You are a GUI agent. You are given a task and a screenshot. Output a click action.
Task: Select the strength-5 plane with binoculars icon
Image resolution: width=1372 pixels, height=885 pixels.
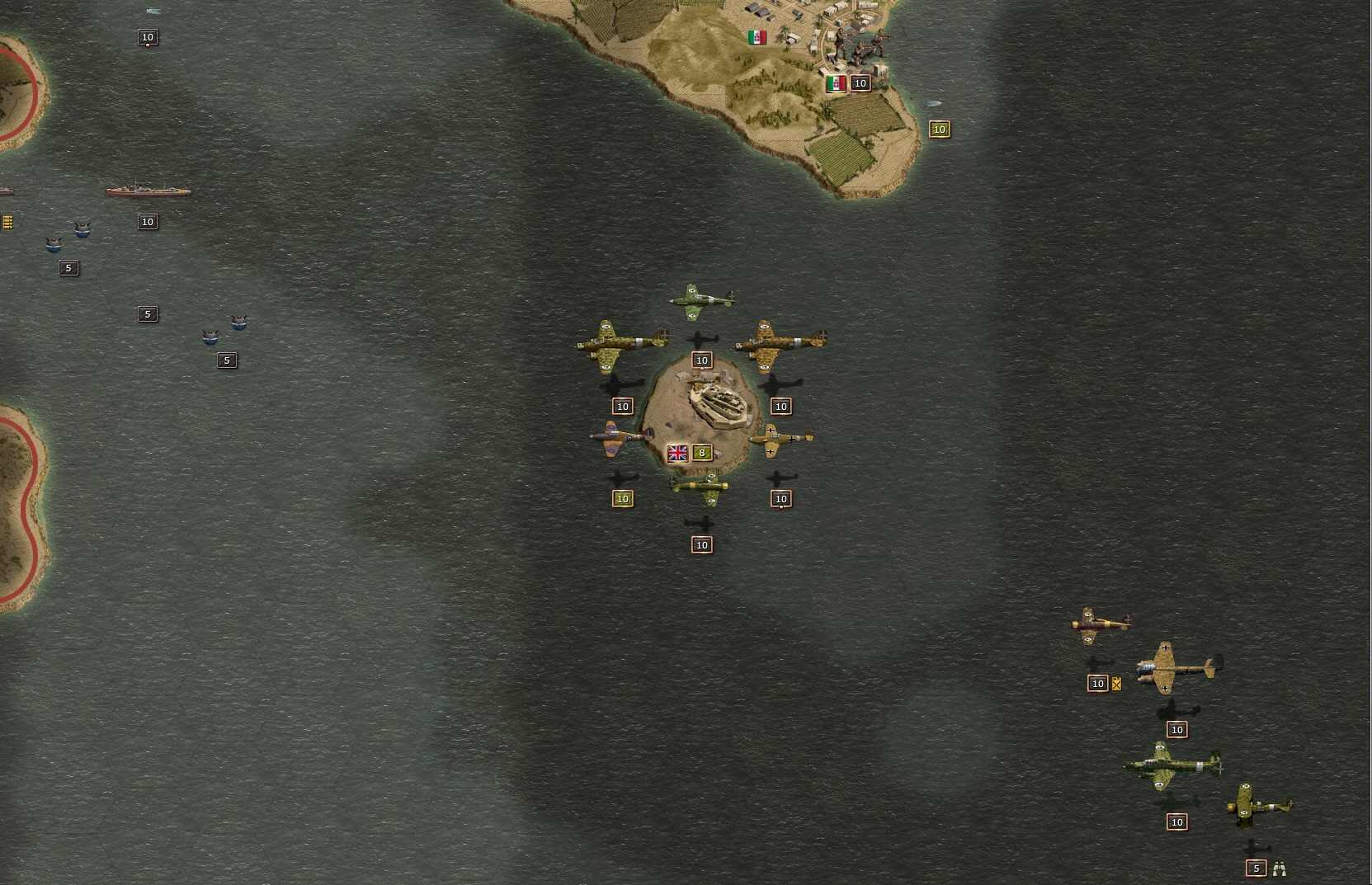[x=1257, y=805]
